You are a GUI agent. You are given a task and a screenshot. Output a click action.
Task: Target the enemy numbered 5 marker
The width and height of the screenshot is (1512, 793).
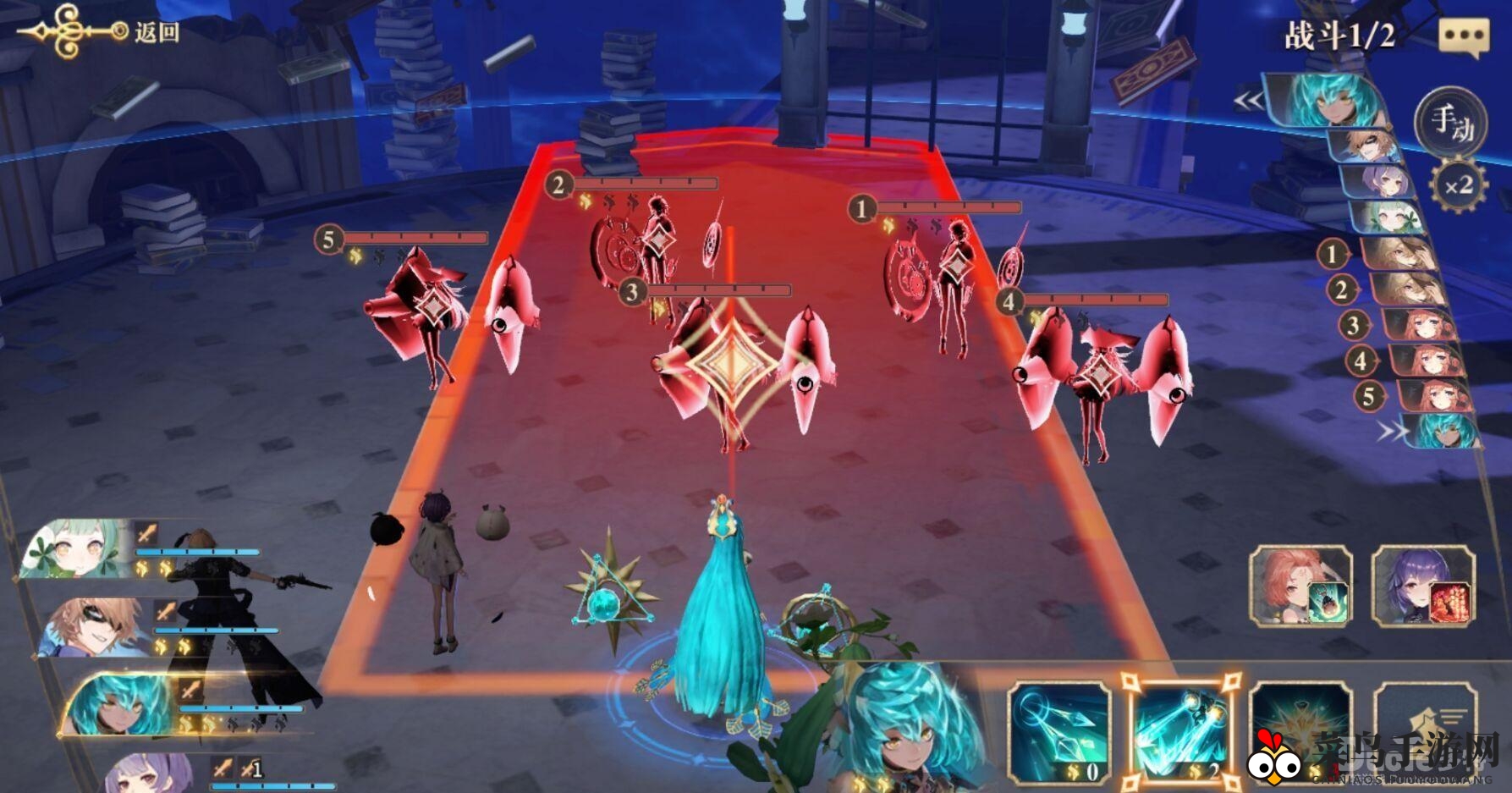pyautogui.click(x=328, y=240)
